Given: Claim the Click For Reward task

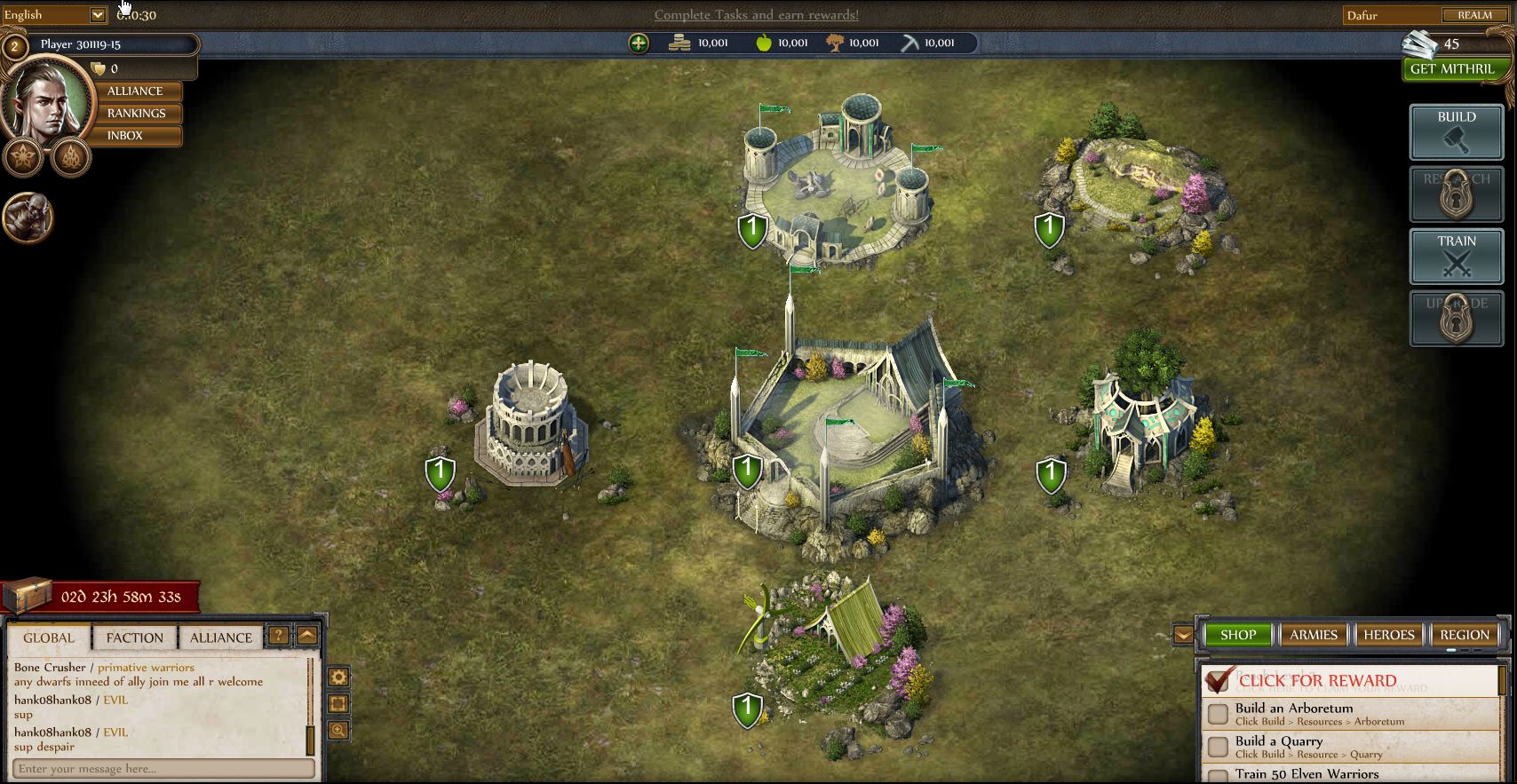Looking at the screenshot, I should (x=1317, y=681).
